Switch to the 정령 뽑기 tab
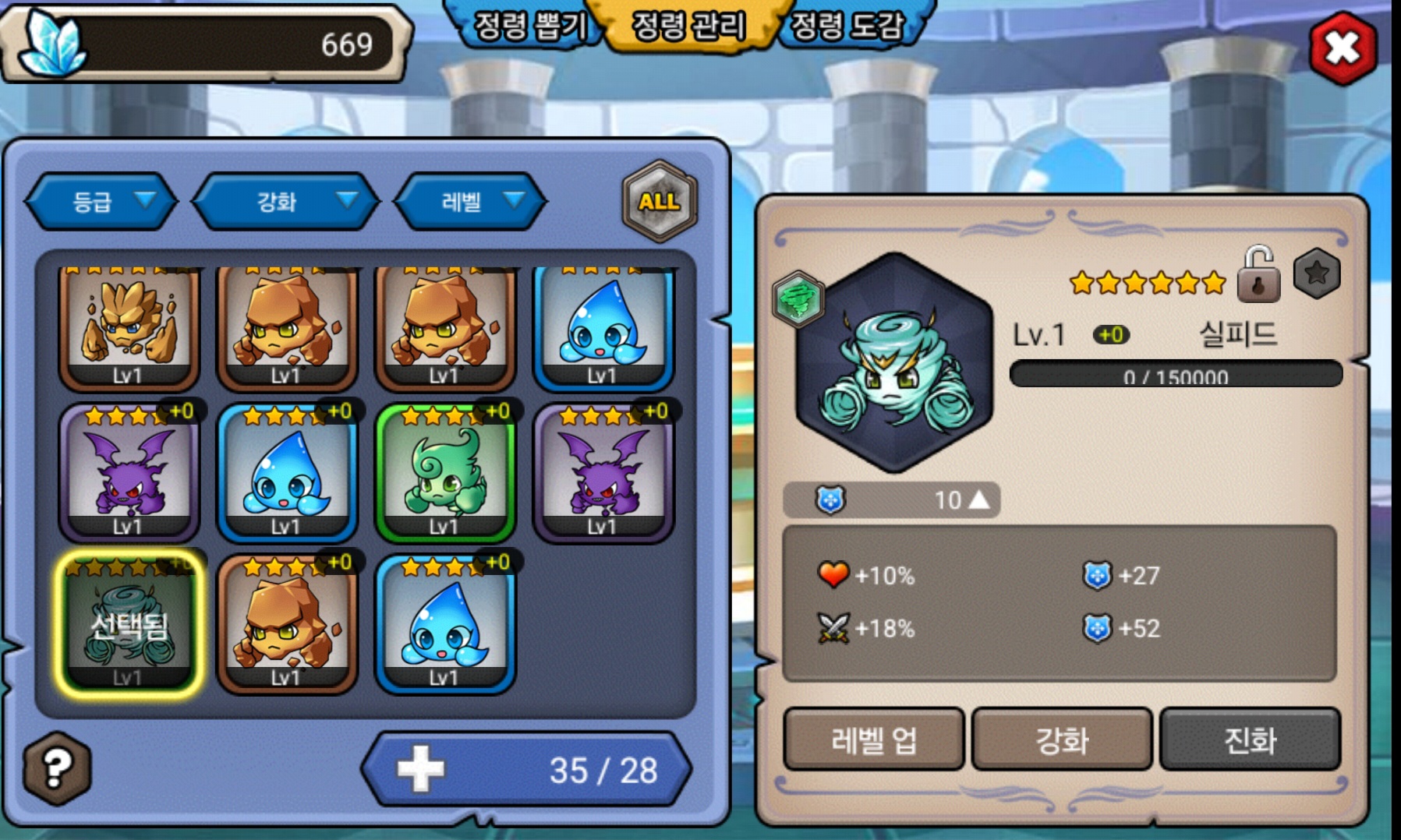 coord(530,26)
